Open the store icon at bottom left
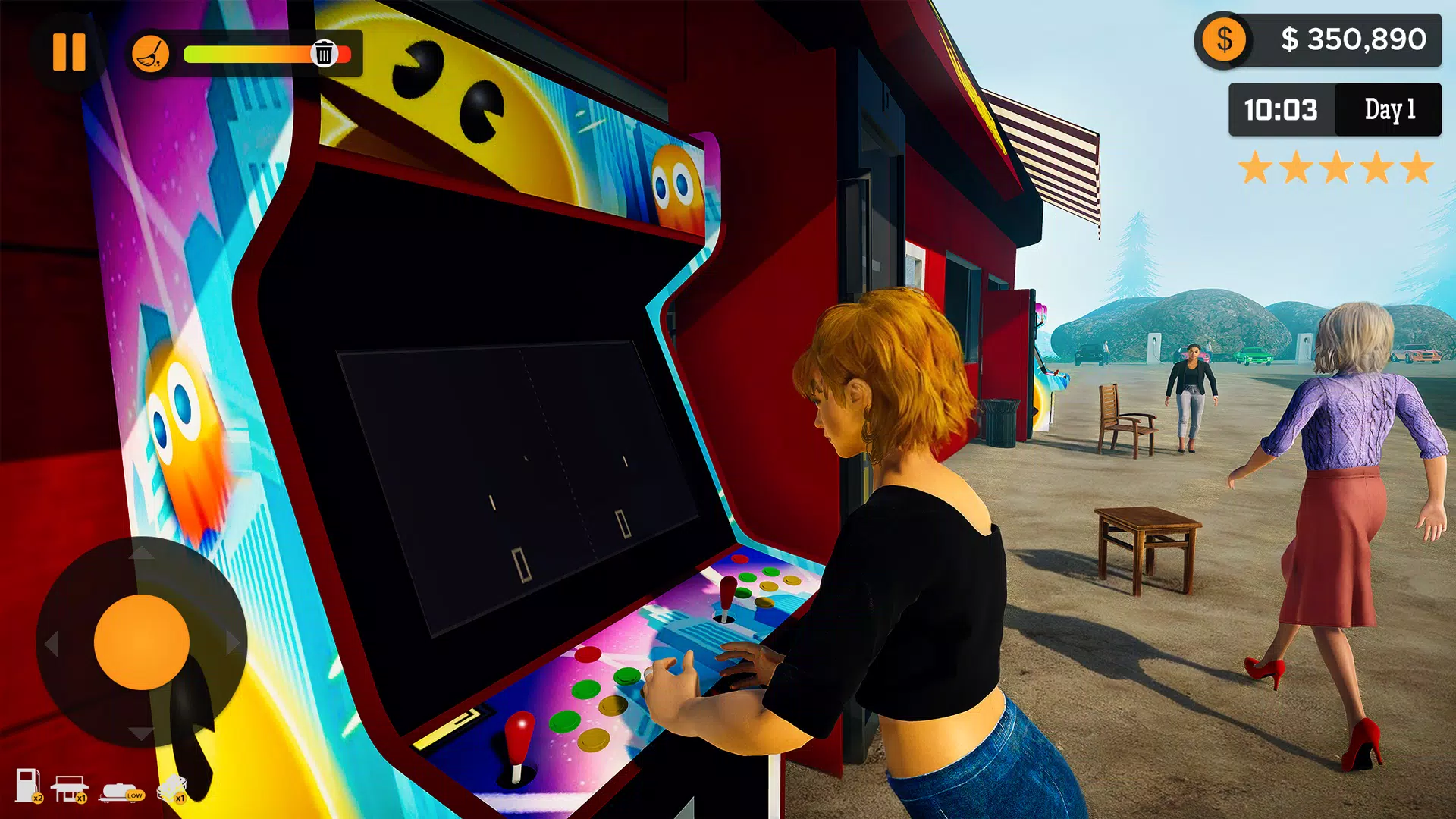 coord(70,789)
